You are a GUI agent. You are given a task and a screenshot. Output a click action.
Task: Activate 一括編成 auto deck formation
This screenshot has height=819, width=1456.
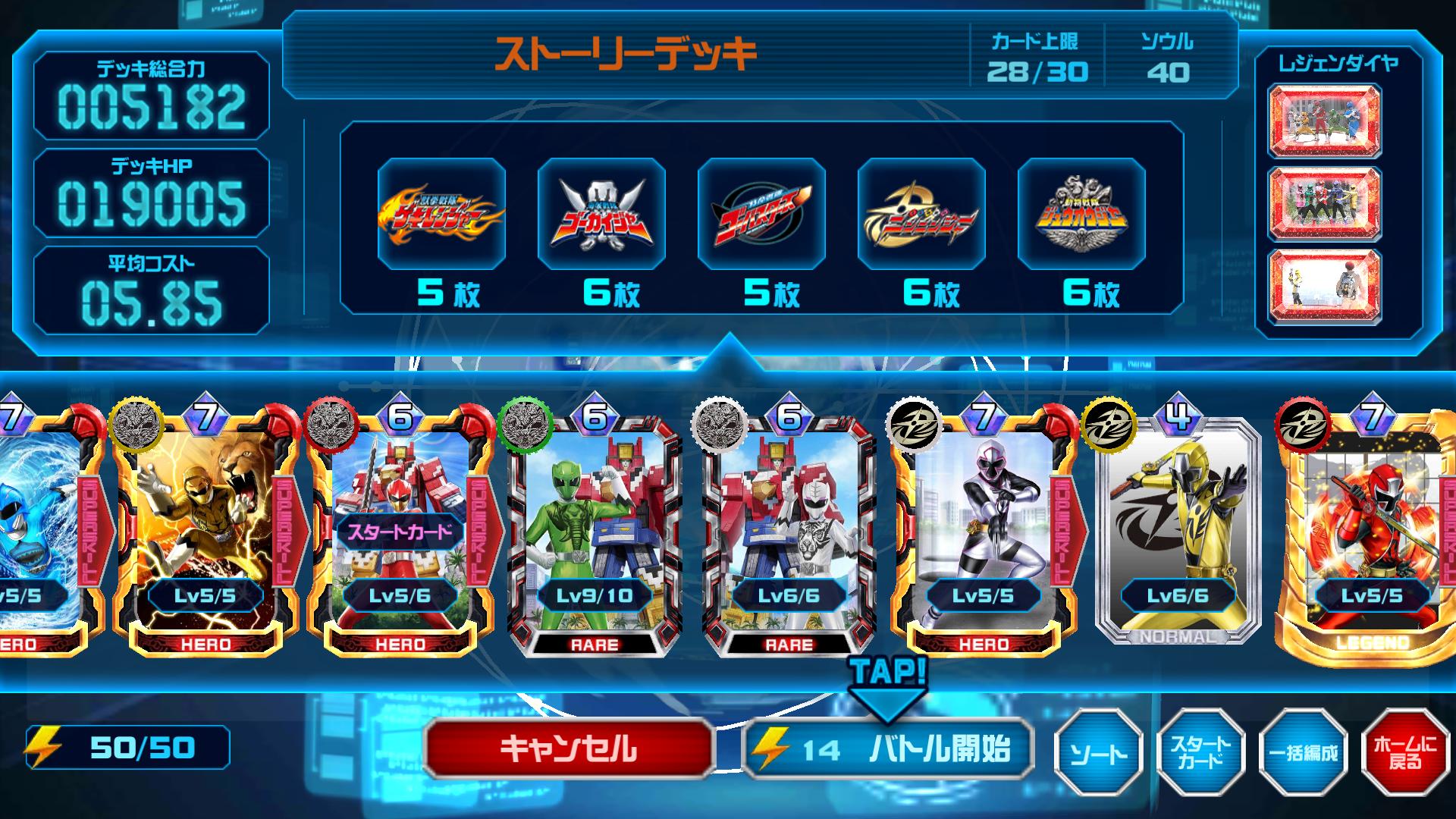(1303, 752)
